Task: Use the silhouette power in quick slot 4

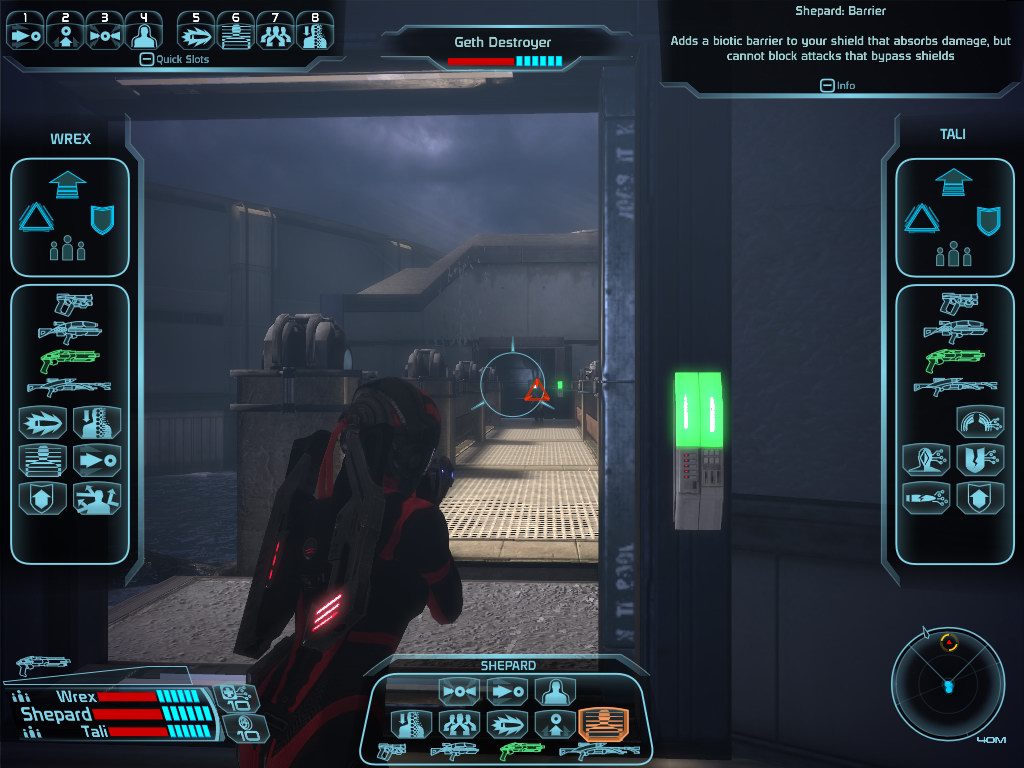Action: (145, 32)
